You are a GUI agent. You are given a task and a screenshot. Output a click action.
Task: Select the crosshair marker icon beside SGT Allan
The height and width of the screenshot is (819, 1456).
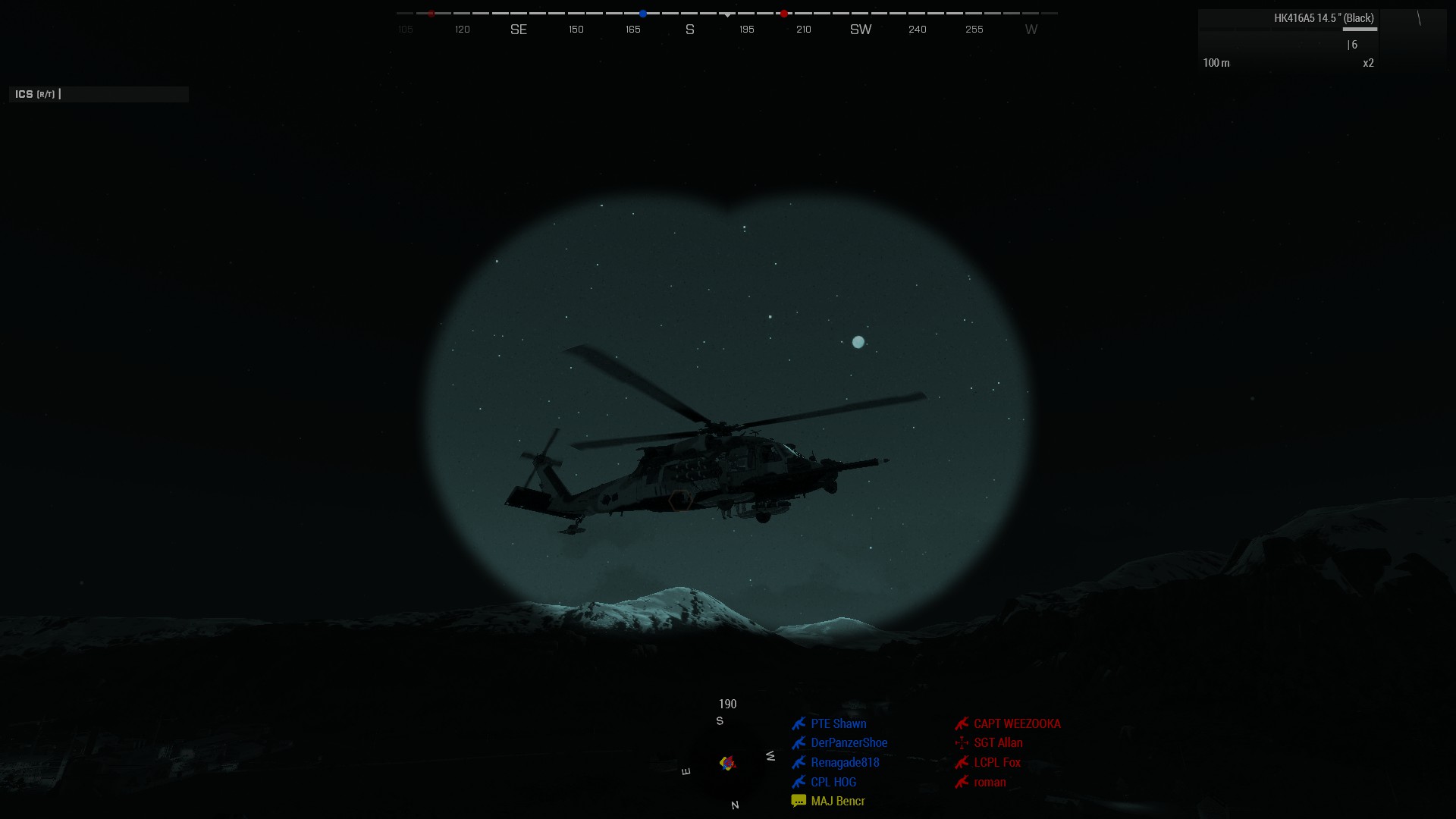[x=962, y=743]
